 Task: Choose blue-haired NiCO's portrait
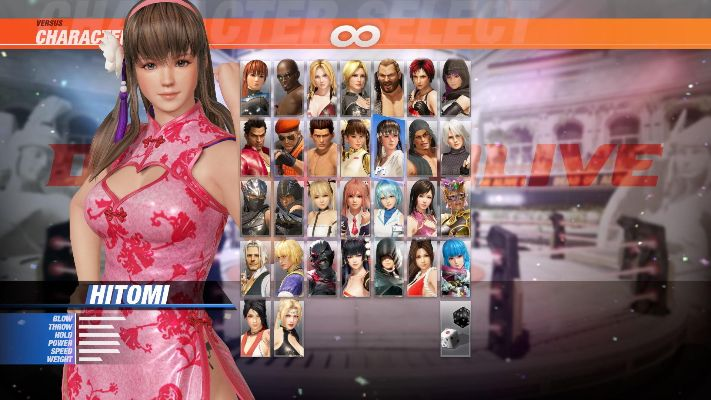(x=389, y=207)
